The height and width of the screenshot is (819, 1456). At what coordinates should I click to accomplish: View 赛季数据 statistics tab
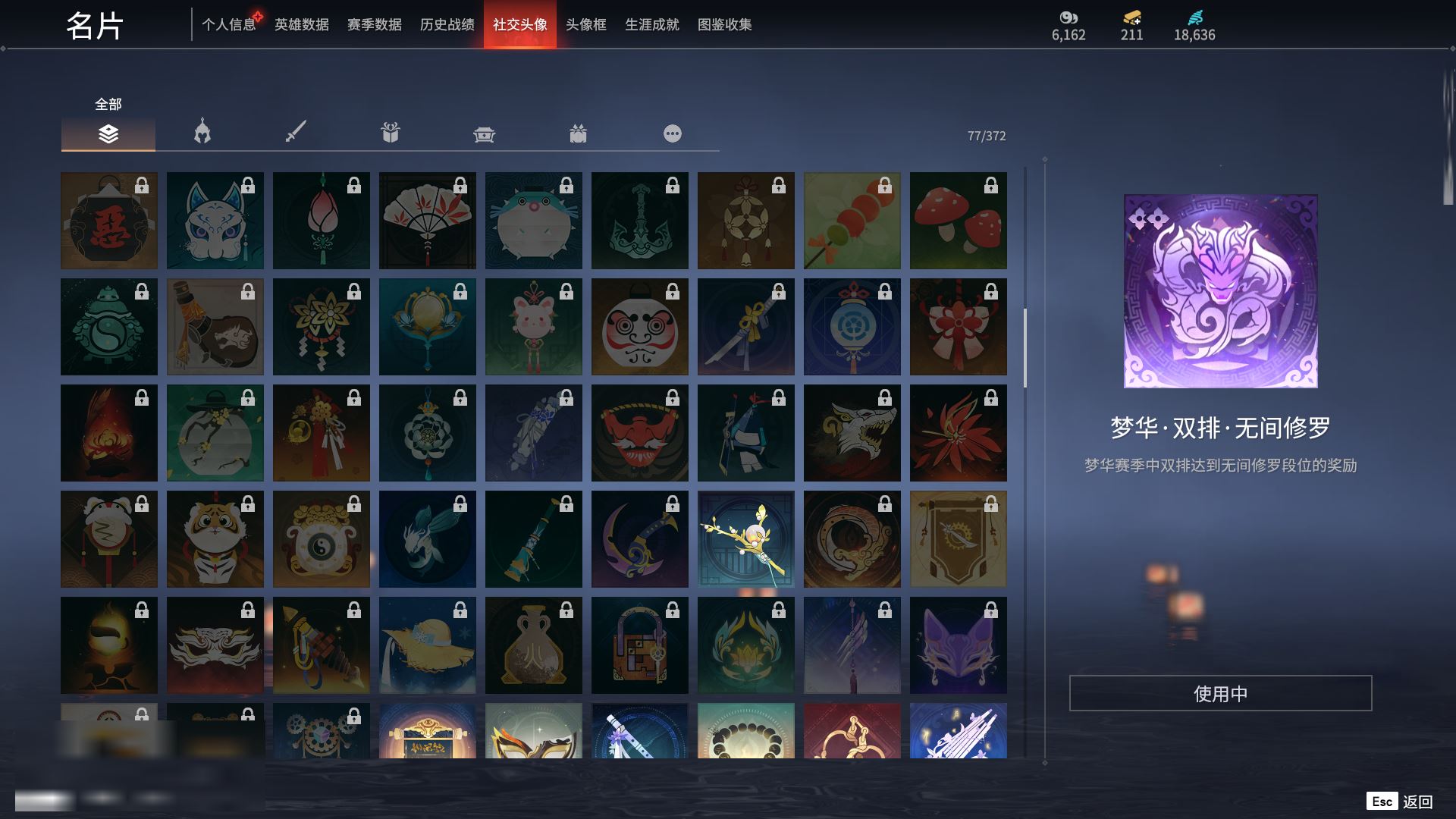tap(375, 25)
